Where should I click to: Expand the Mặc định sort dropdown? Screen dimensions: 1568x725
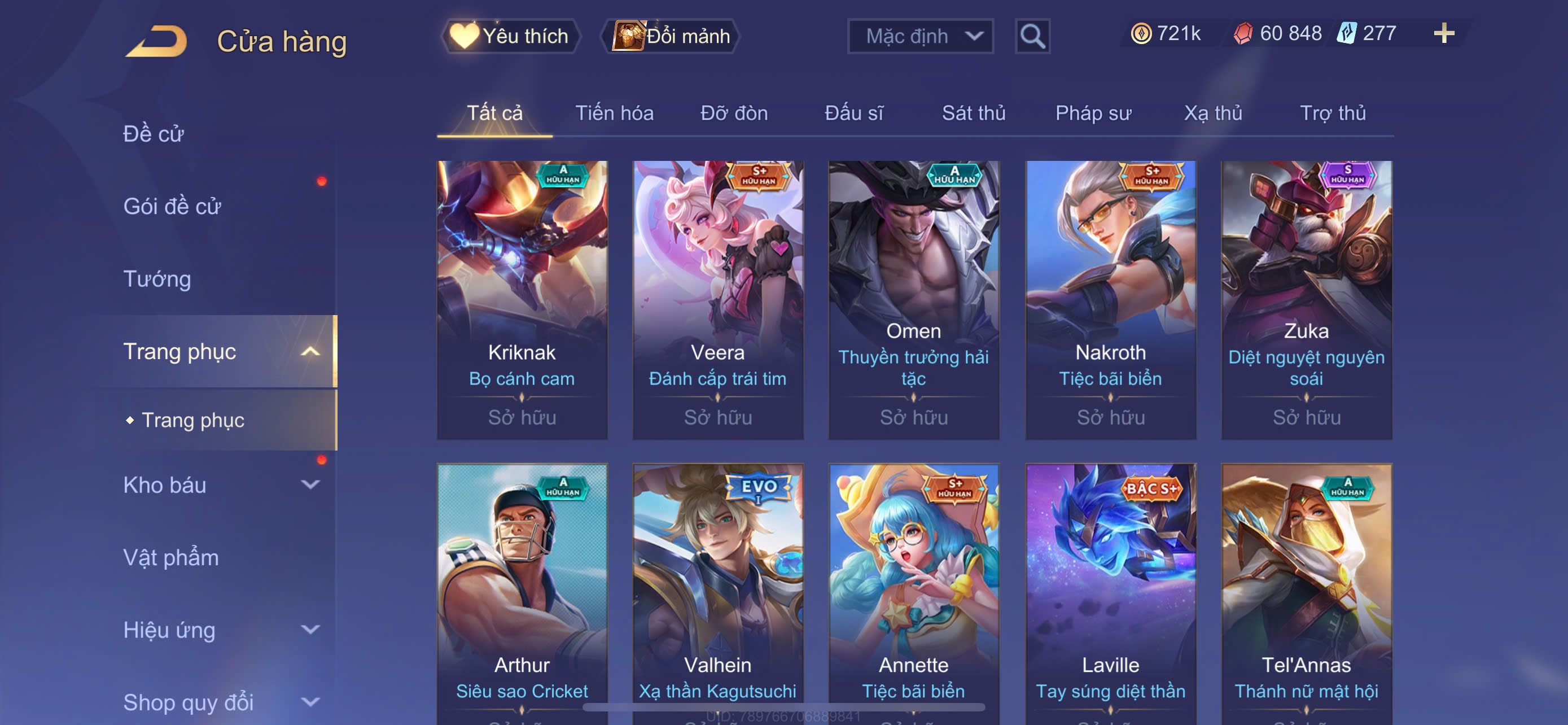click(x=919, y=37)
